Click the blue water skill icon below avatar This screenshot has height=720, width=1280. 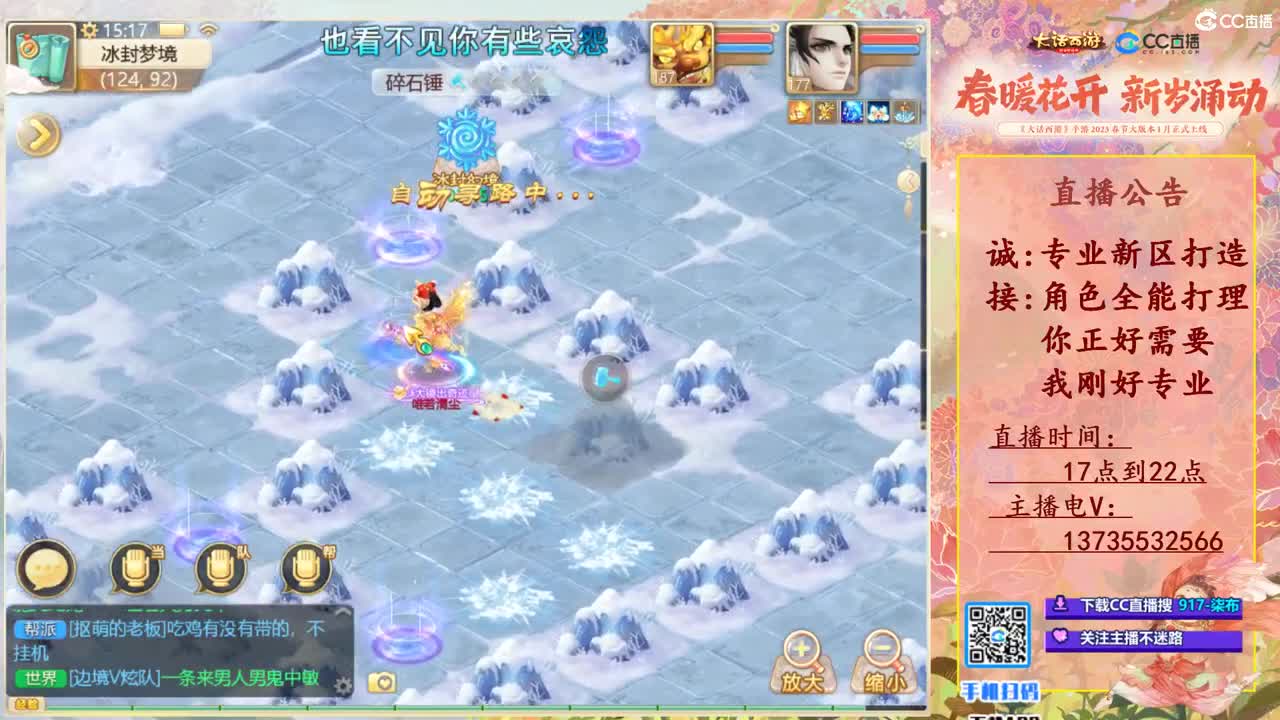pyautogui.click(x=852, y=113)
